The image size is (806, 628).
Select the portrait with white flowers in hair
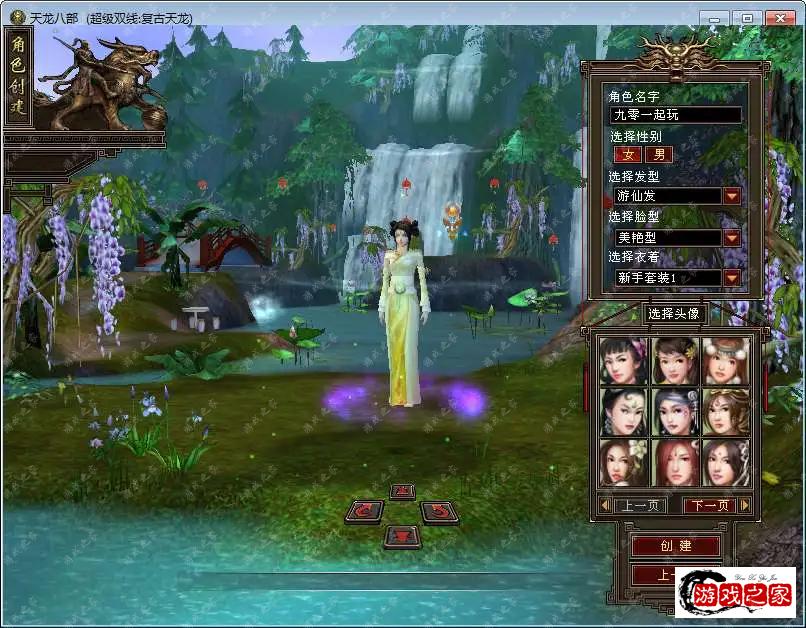coord(624,462)
